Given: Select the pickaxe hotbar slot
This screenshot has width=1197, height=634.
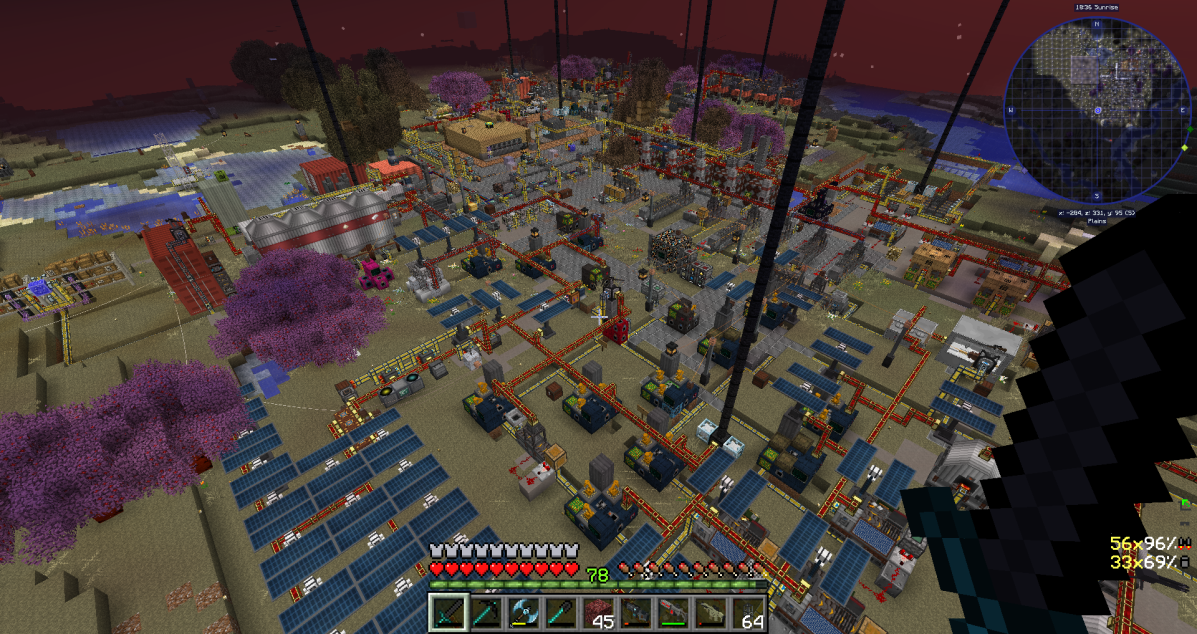Looking at the screenshot, I should click(x=484, y=612).
